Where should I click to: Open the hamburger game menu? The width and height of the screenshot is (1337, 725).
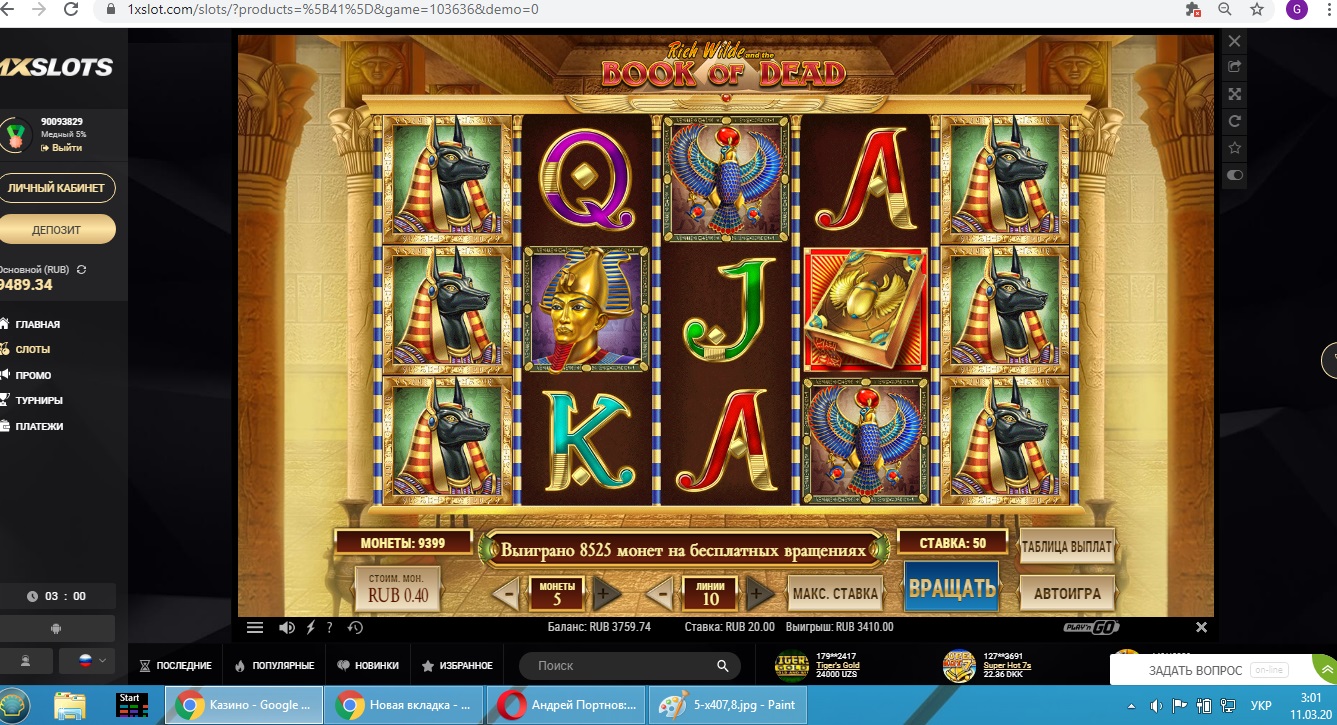(255, 628)
